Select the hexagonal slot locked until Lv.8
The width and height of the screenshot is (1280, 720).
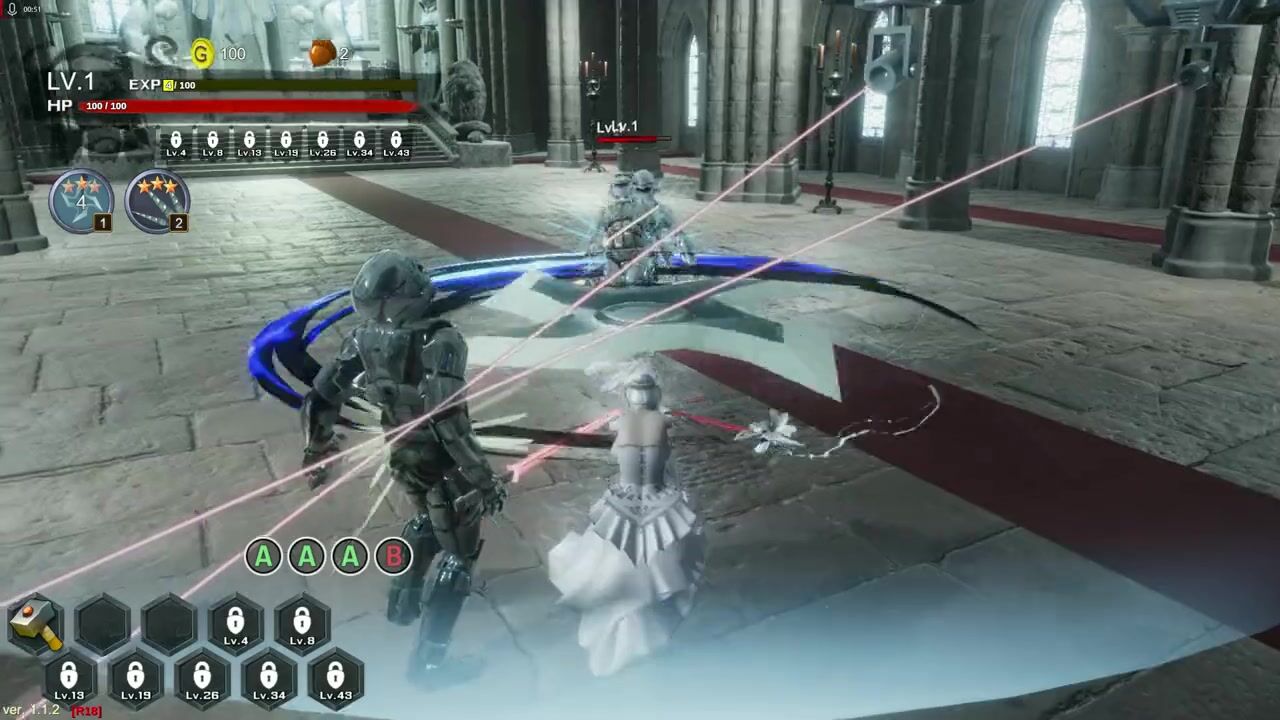302,624
